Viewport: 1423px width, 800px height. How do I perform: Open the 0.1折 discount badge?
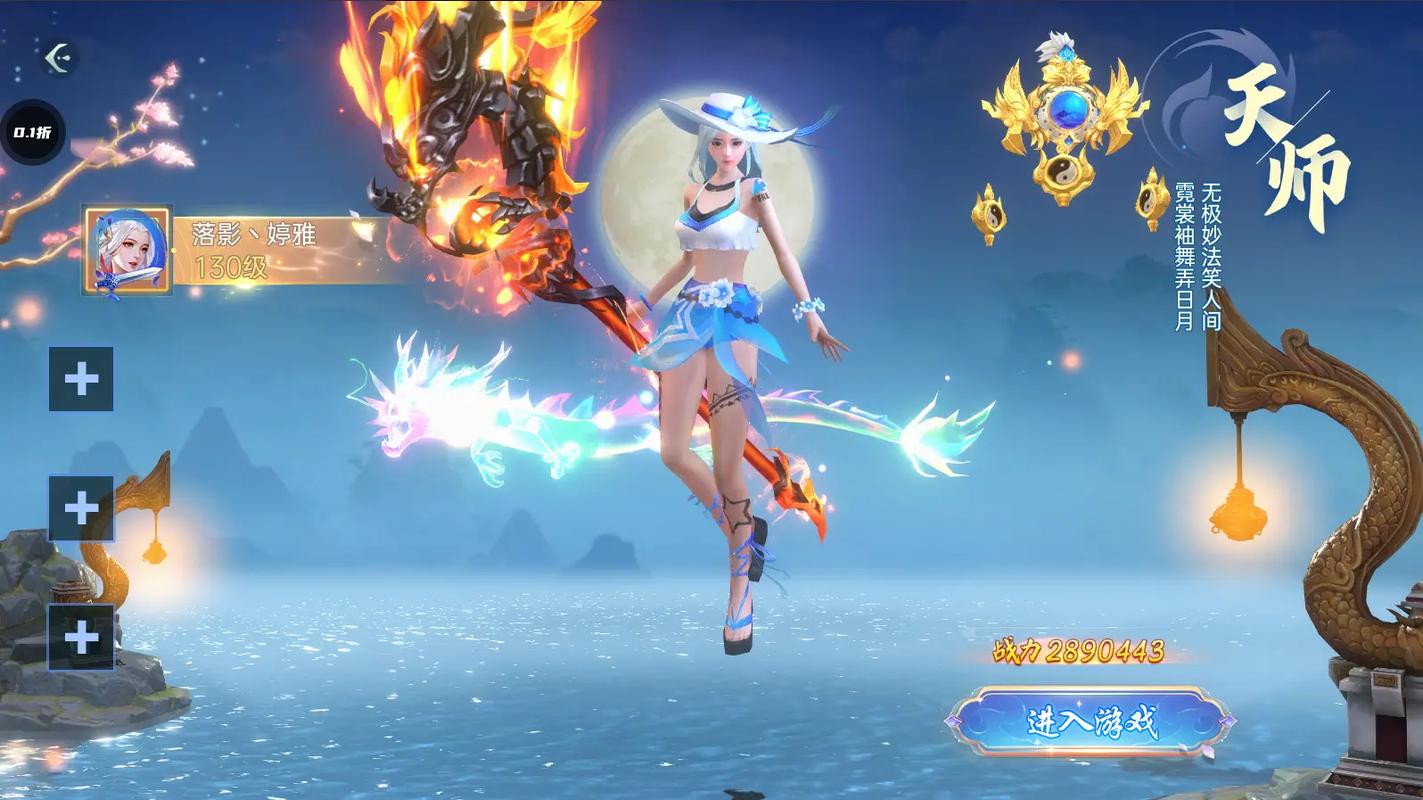[32, 133]
